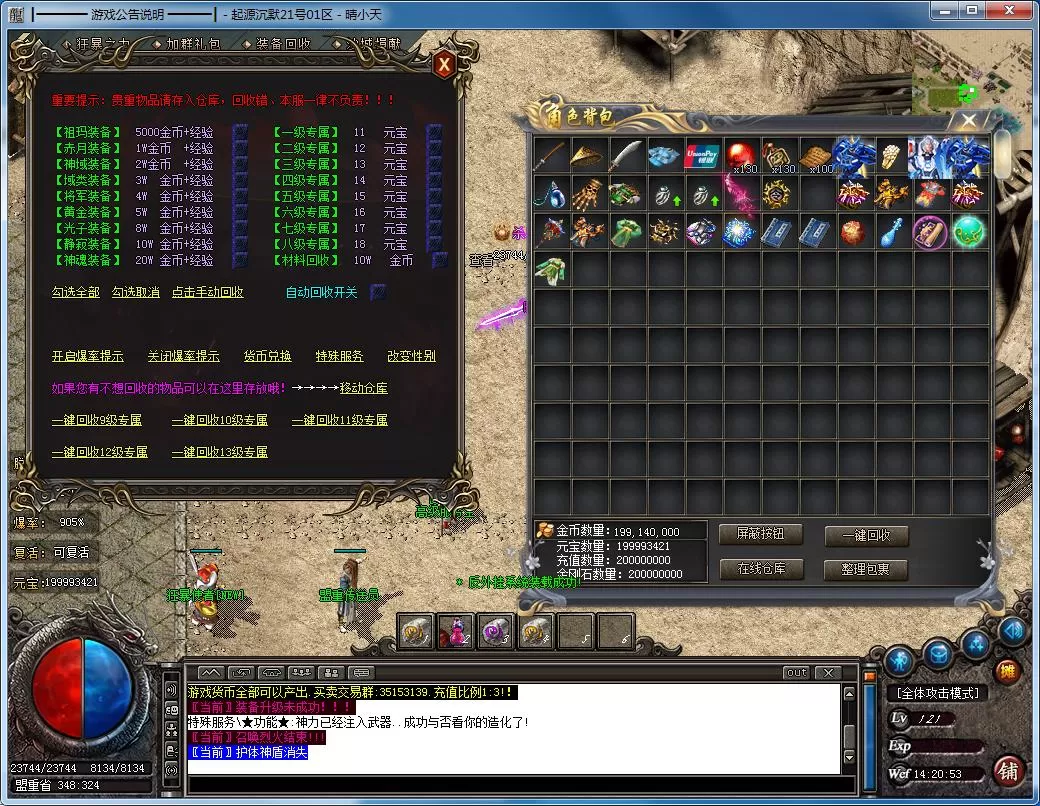Choose 改变性别 option
This screenshot has width=1040, height=806.
(412, 356)
